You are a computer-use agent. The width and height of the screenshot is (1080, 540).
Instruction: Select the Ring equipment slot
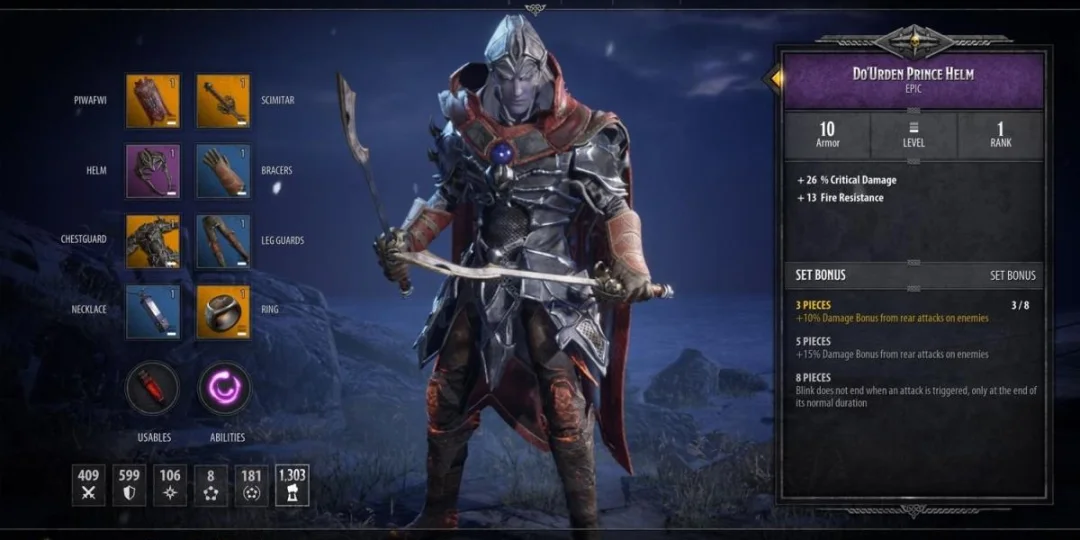pos(223,311)
